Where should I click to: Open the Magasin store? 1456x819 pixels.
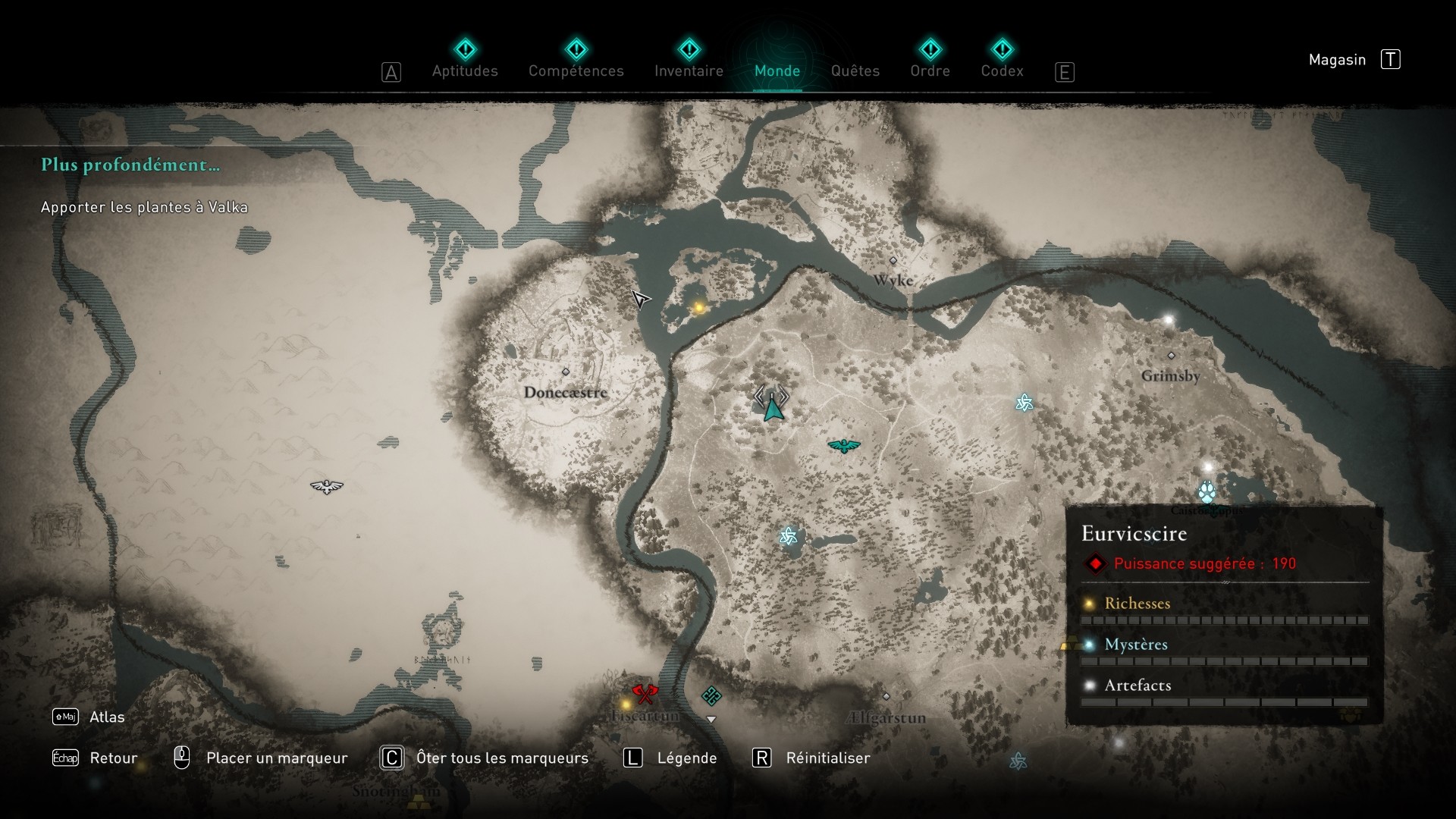pyautogui.click(x=1338, y=59)
